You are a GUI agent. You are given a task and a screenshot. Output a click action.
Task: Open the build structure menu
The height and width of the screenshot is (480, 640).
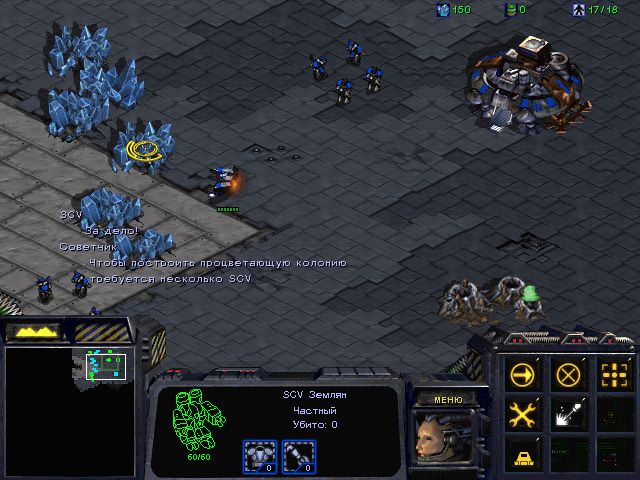click(x=523, y=455)
